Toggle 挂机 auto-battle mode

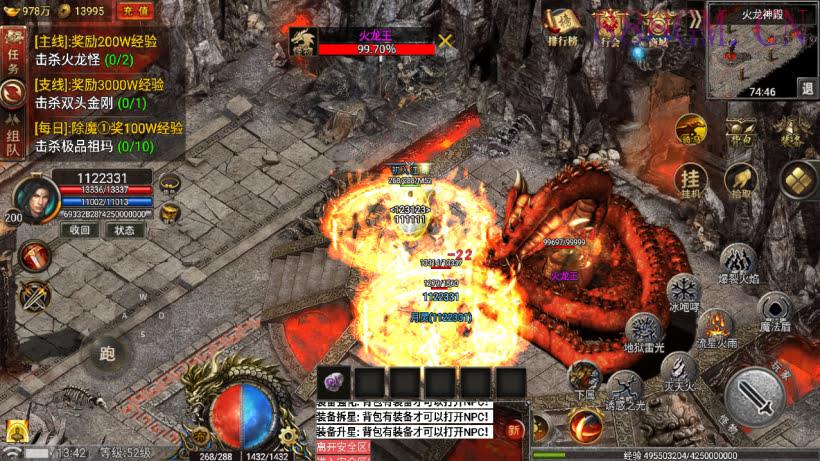[692, 178]
